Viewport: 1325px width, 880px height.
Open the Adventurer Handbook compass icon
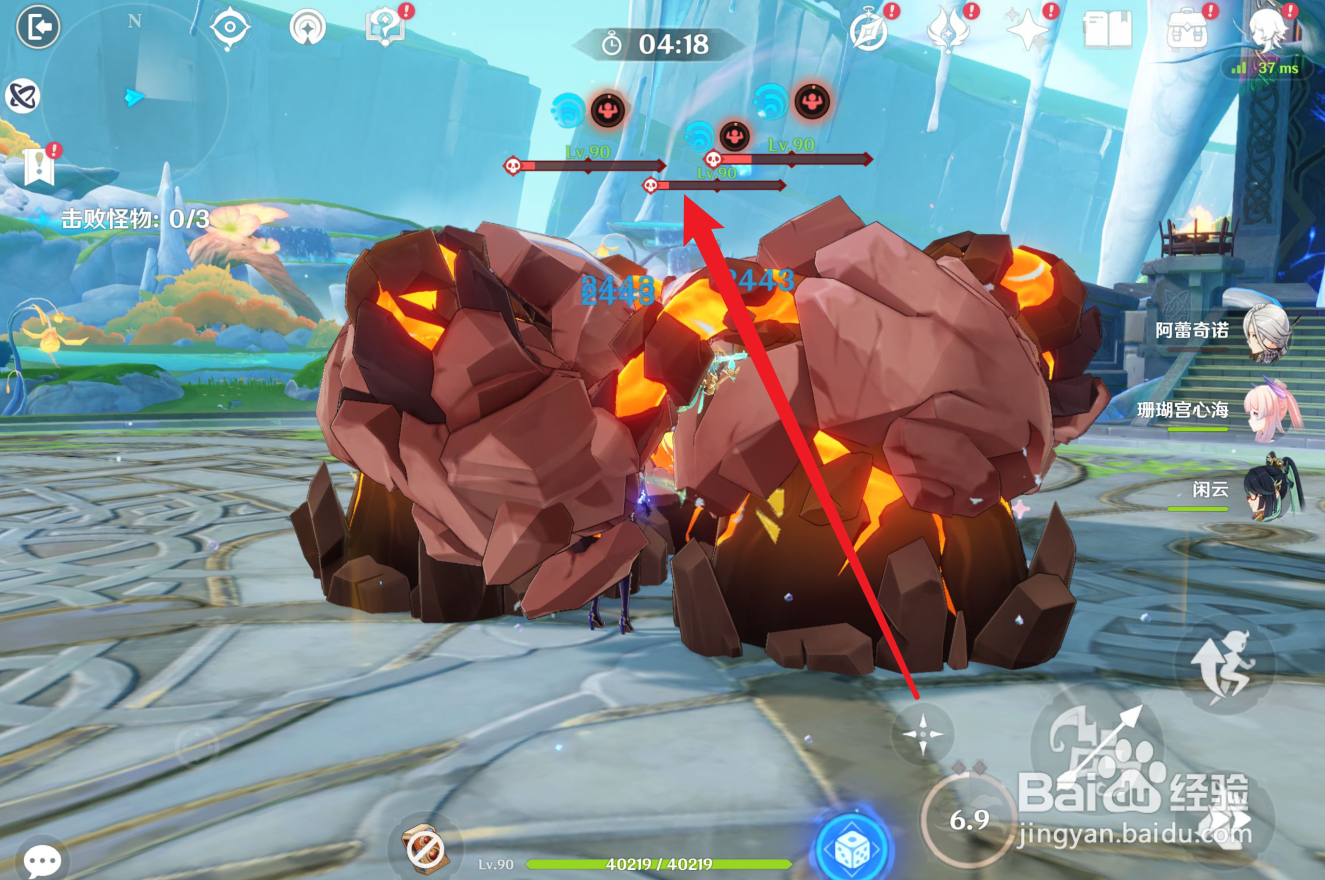pyautogui.click(x=868, y=31)
